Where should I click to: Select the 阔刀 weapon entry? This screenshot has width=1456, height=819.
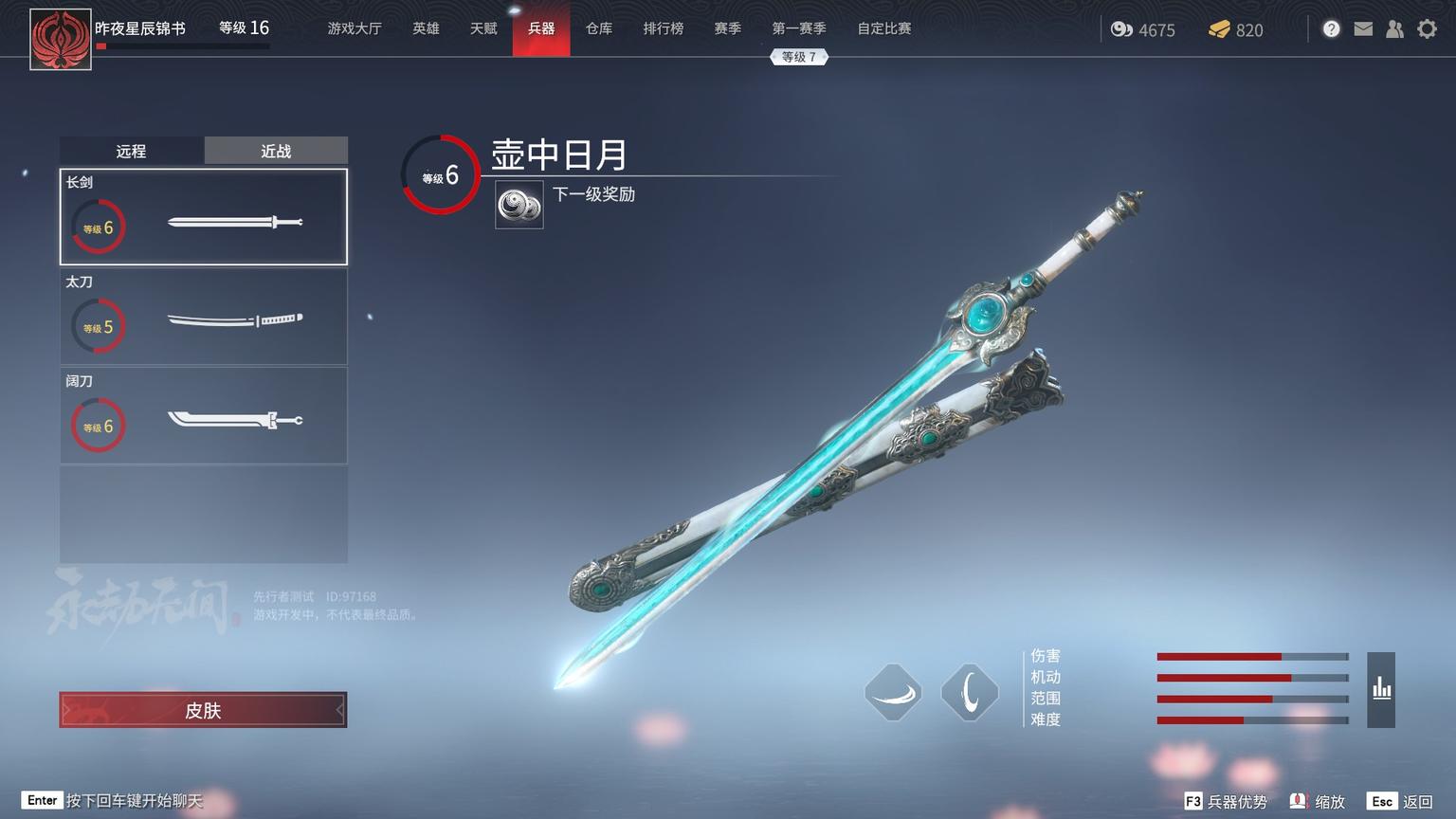(x=203, y=415)
